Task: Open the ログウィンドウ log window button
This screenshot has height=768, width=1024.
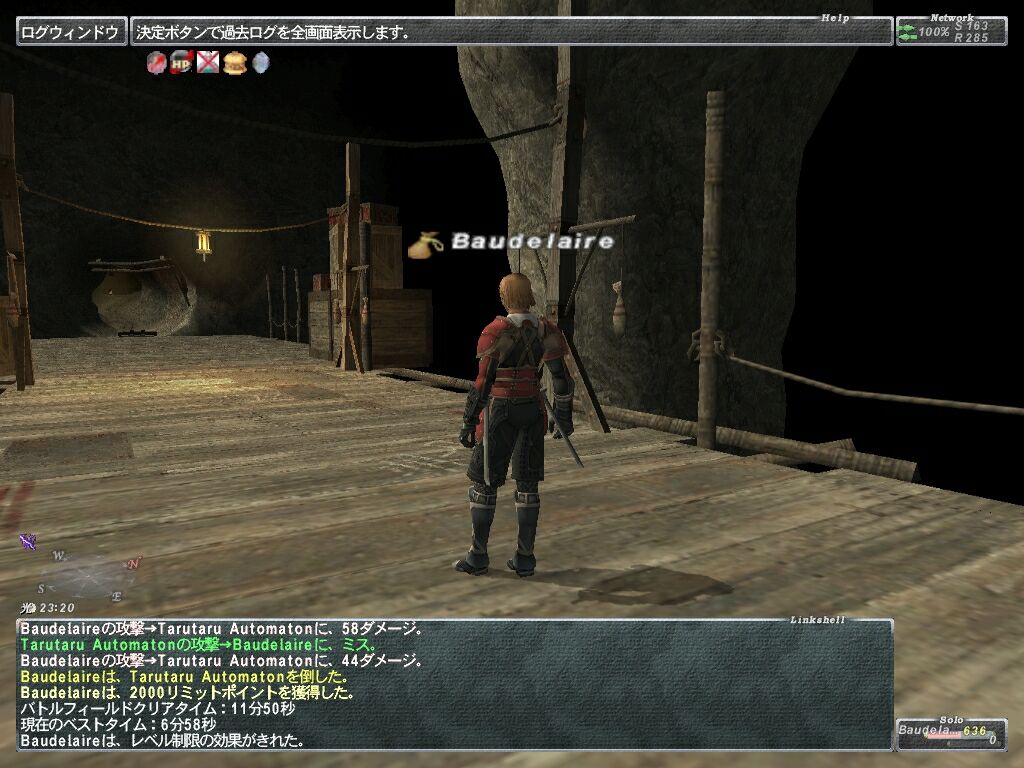Action: point(70,32)
